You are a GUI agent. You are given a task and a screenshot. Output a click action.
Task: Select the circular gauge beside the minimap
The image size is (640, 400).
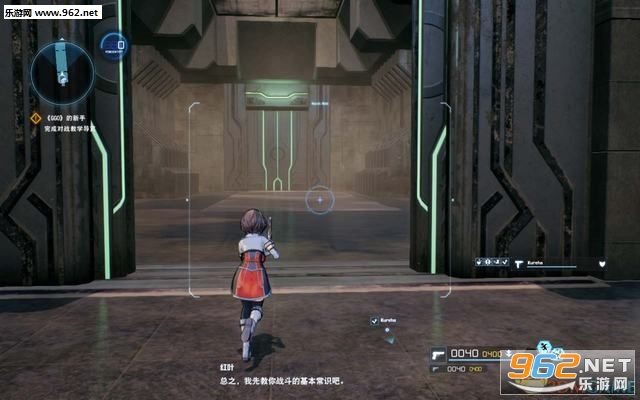coord(114,45)
